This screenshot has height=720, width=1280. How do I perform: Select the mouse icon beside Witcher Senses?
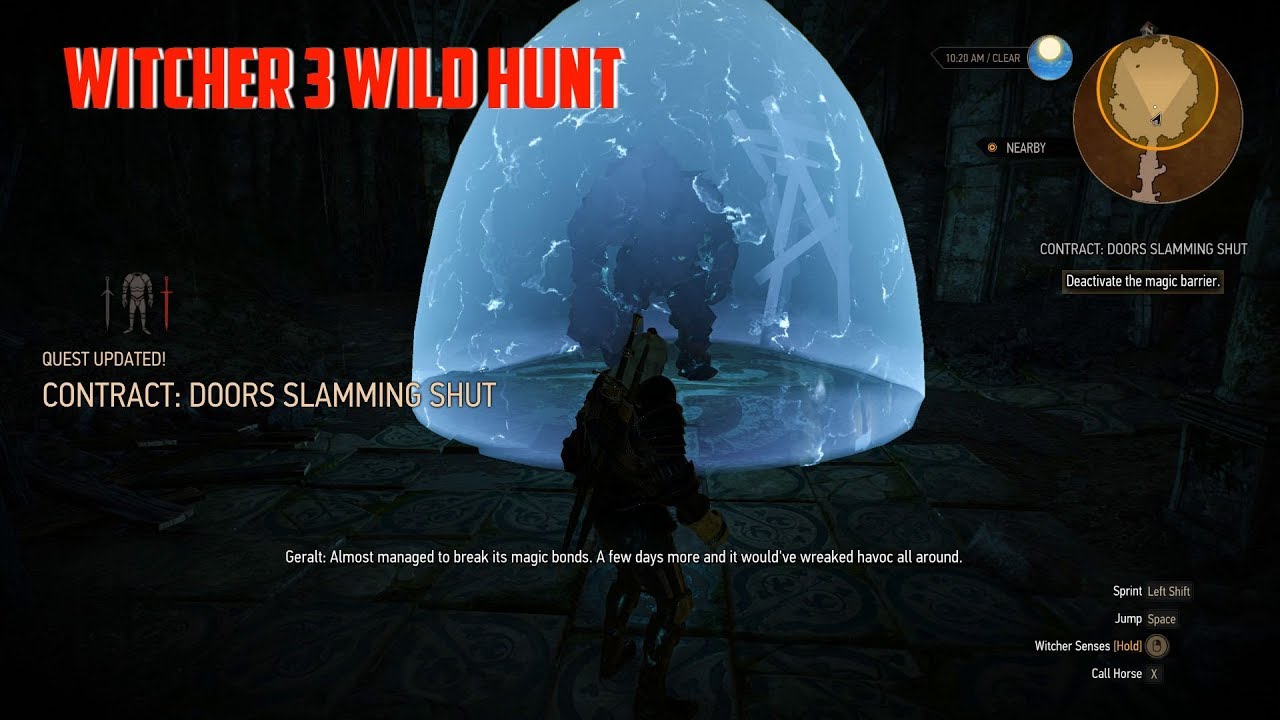1156,646
